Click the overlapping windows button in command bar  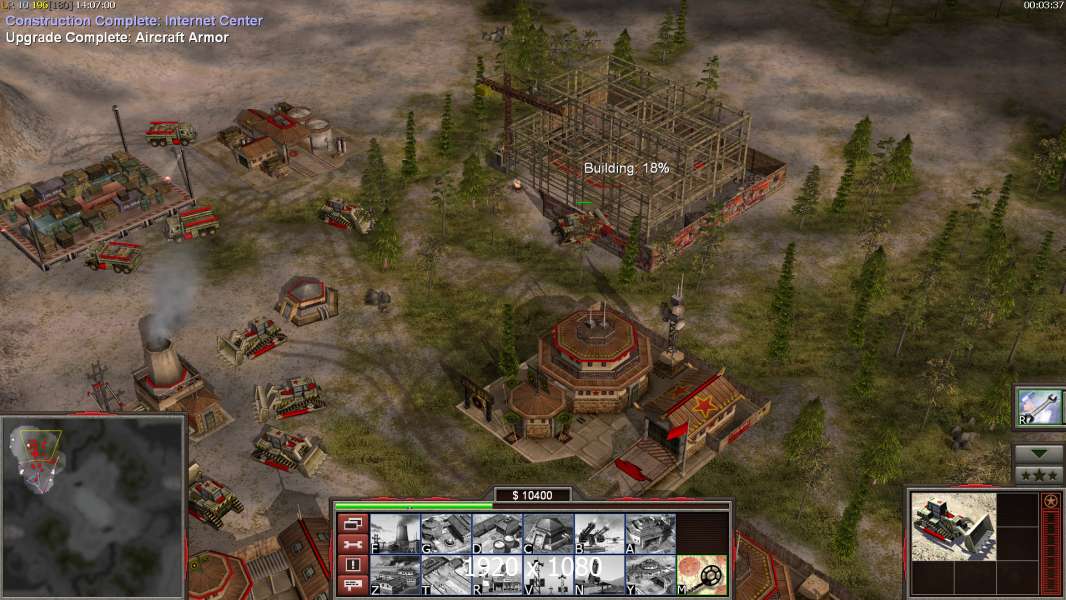(352, 523)
